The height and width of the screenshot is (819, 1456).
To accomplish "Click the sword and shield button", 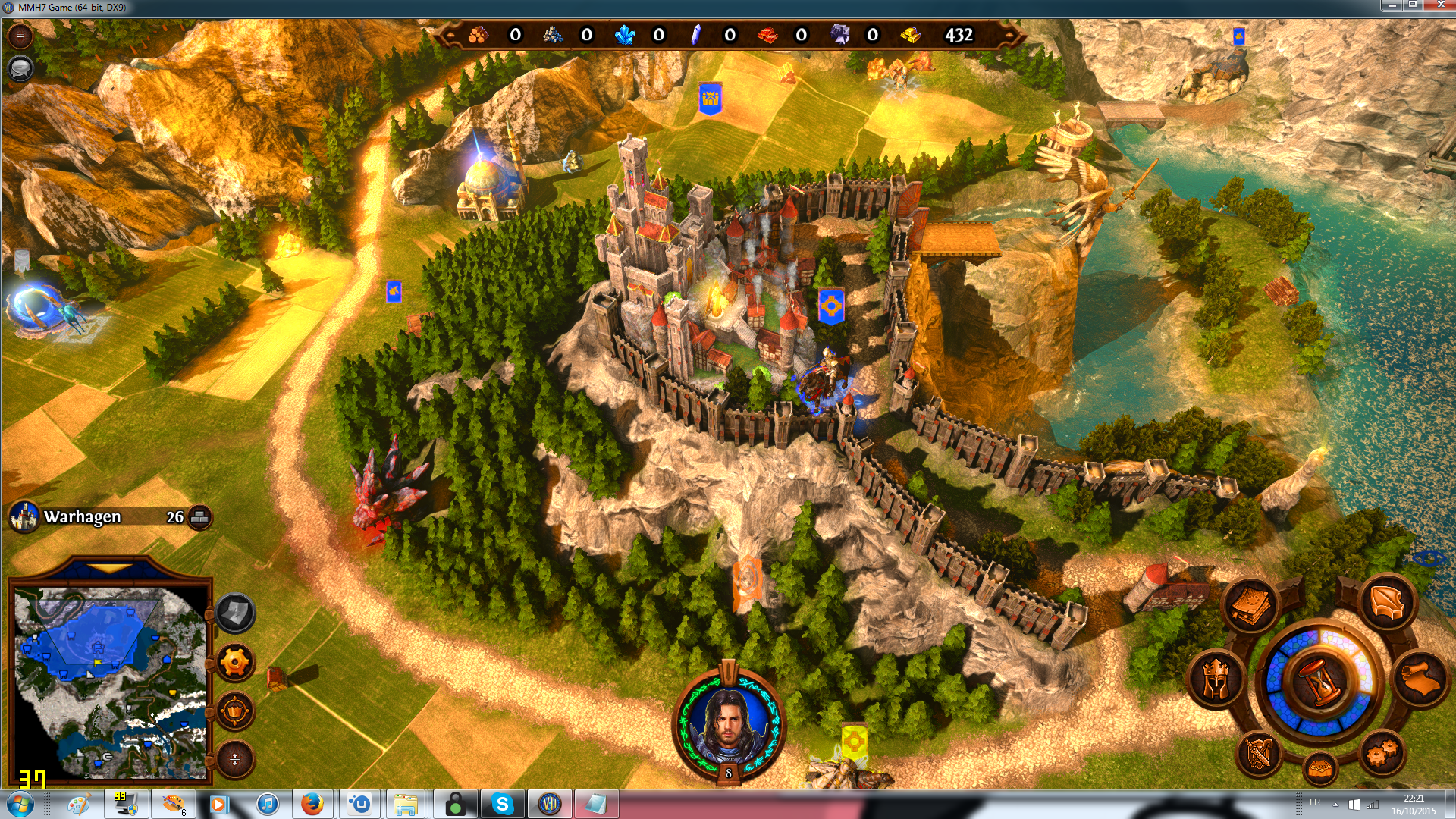I will tap(1260, 752).
